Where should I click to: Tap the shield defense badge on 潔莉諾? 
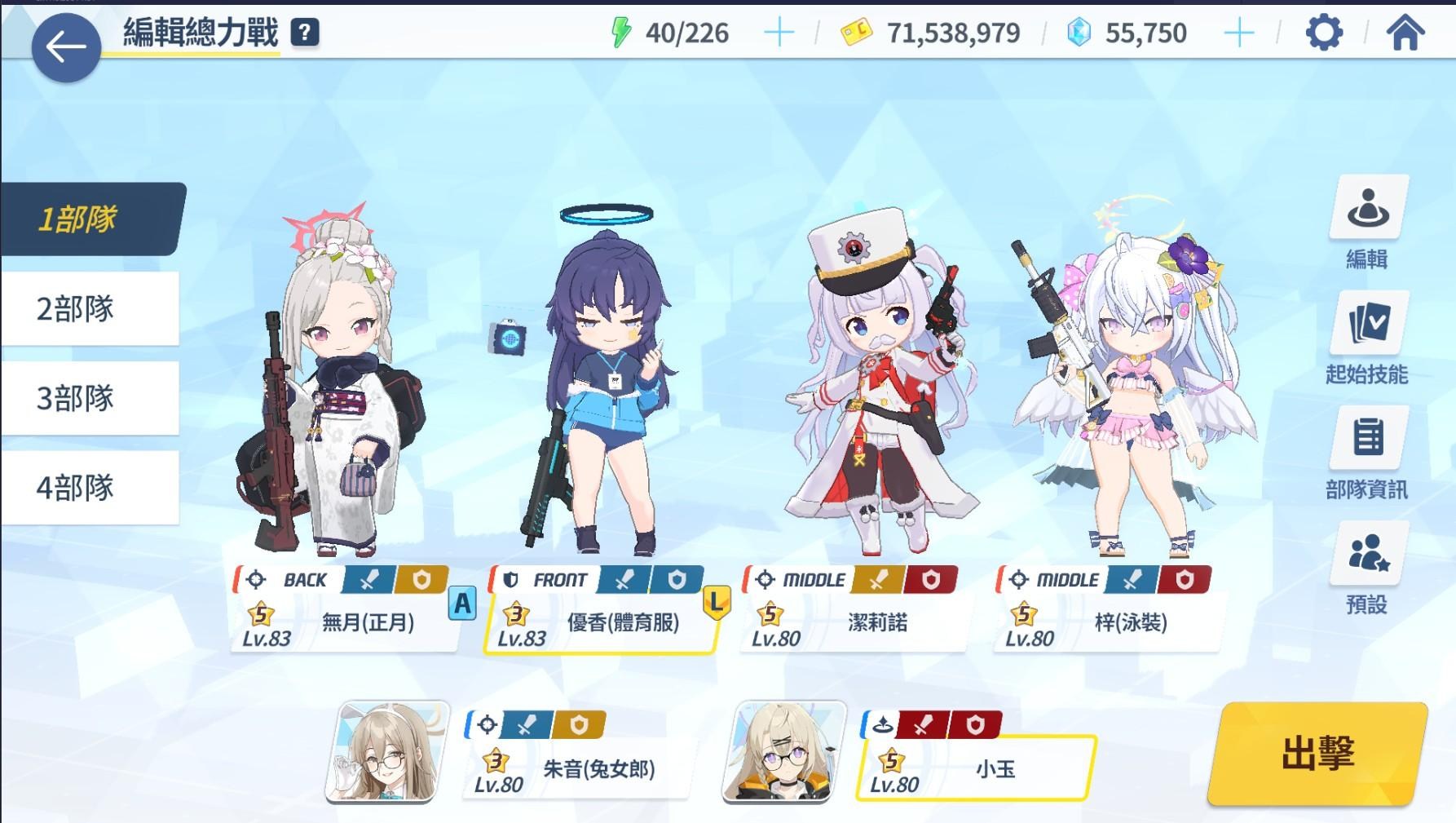(929, 580)
